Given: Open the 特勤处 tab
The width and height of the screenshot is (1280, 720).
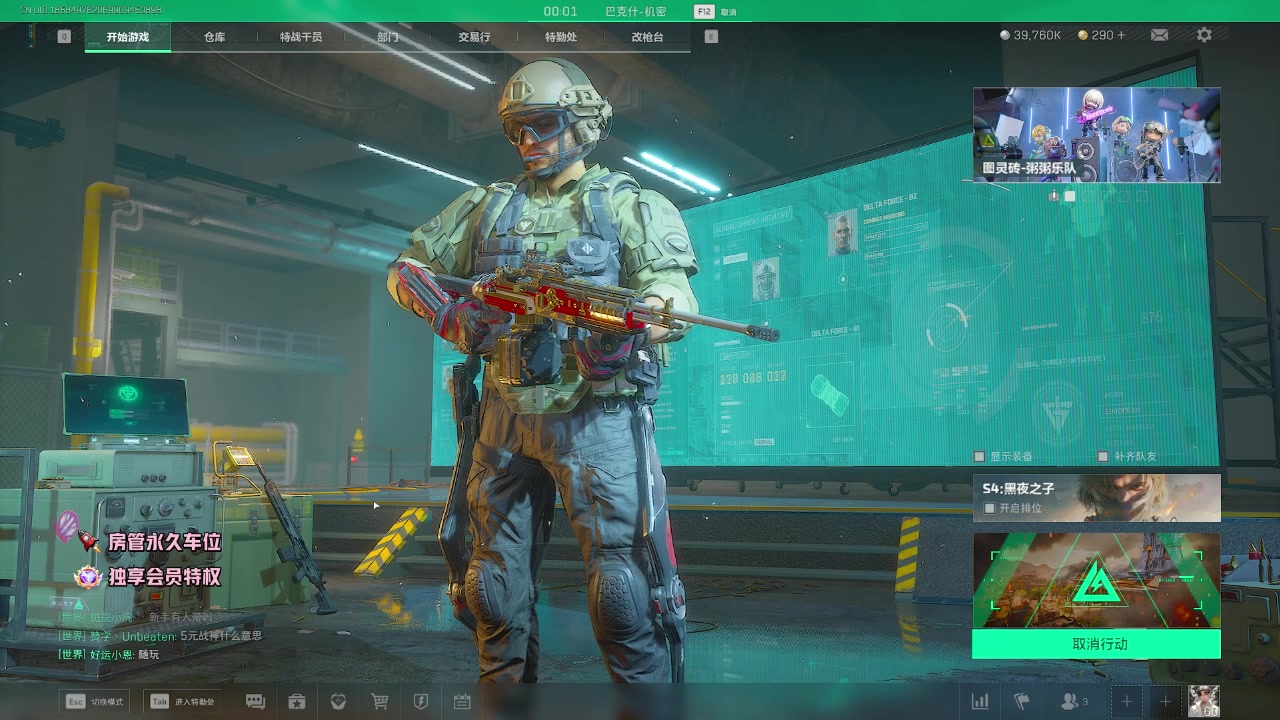Looking at the screenshot, I should 561,37.
